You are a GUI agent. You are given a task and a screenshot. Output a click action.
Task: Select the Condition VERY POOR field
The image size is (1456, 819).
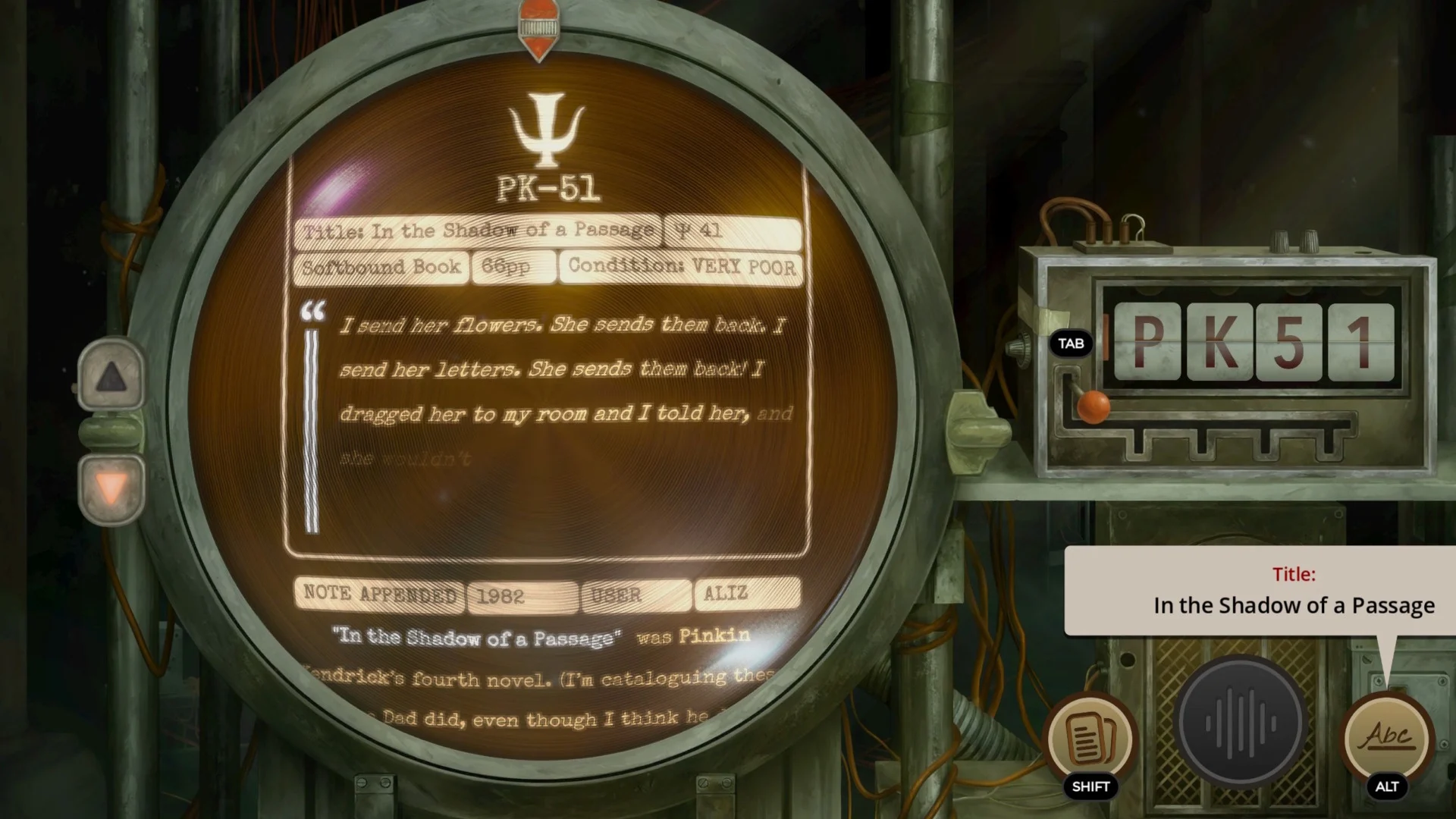click(x=681, y=267)
